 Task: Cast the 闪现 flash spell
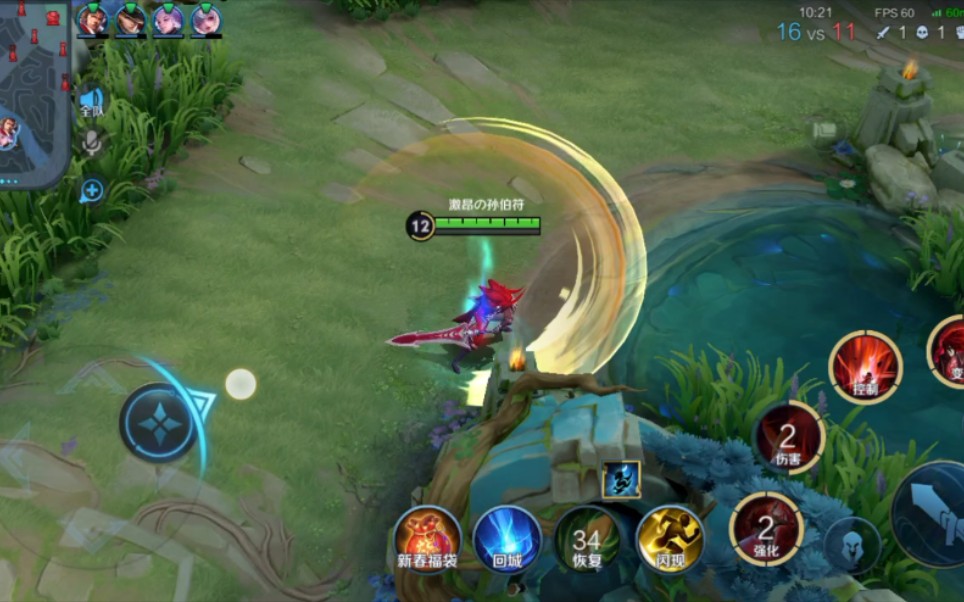(670, 540)
